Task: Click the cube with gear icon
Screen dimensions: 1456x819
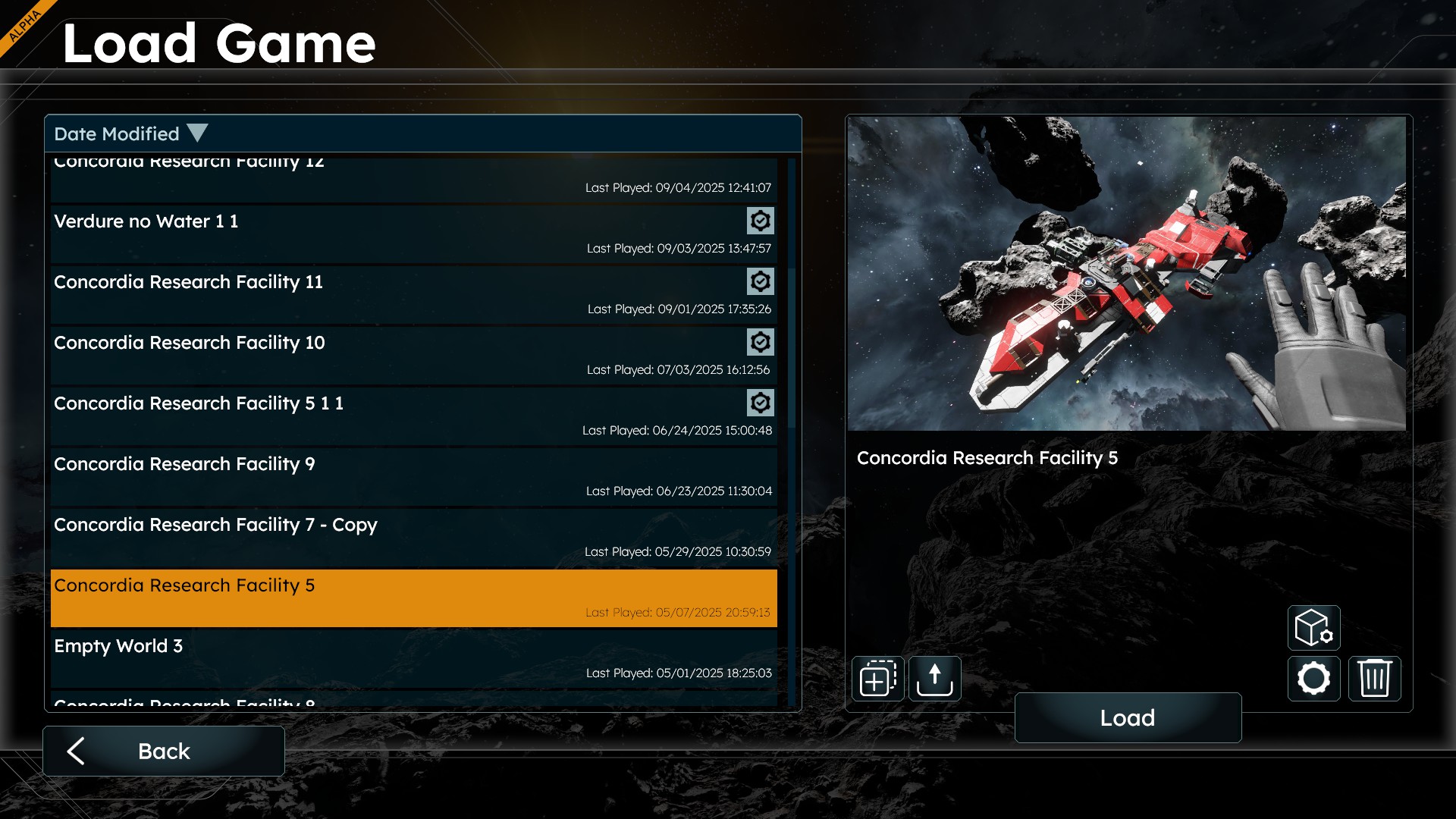Action: click(1313, 628)
